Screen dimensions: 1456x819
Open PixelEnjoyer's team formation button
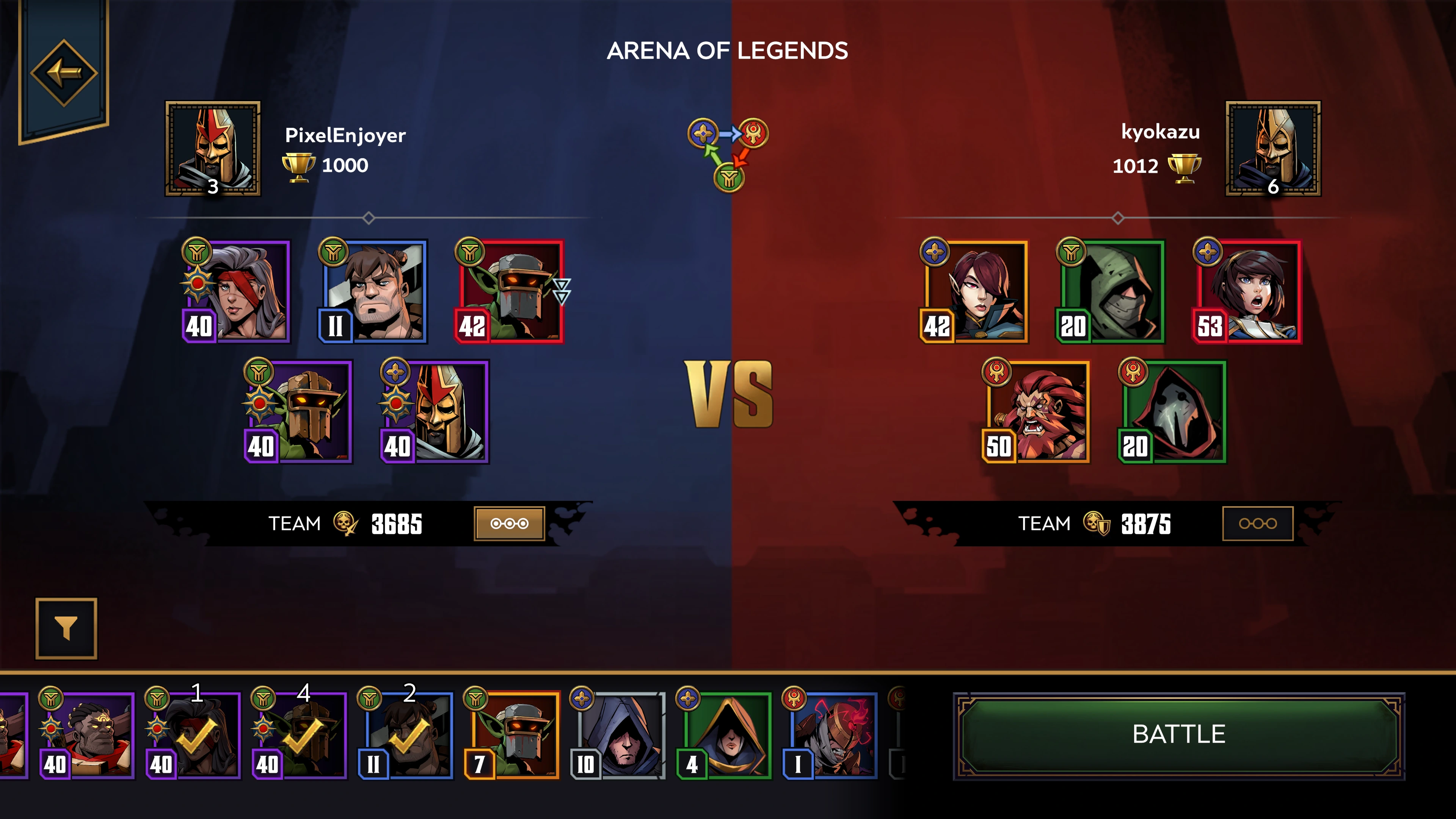[x=509, y=523]
